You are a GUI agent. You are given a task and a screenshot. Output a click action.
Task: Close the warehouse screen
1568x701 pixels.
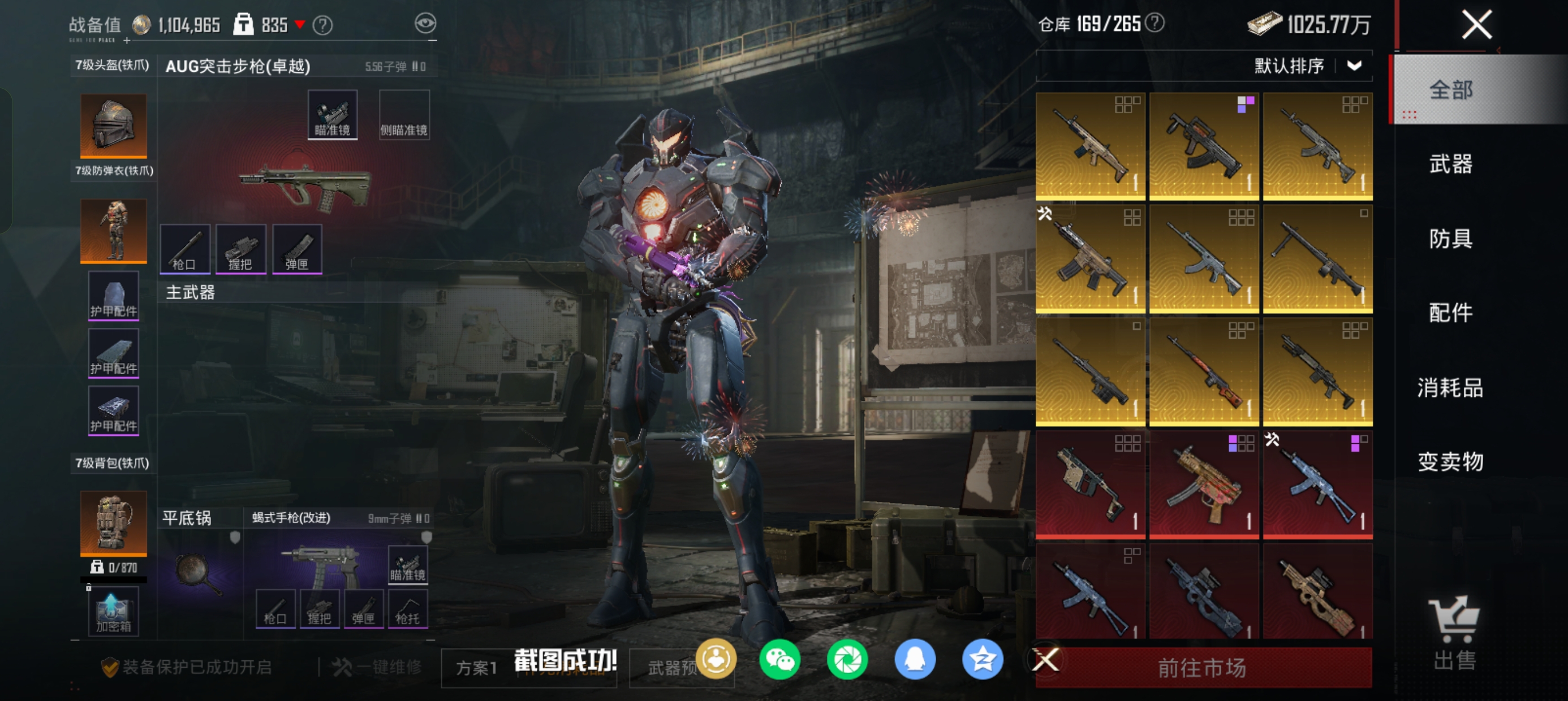point(1476,25)
